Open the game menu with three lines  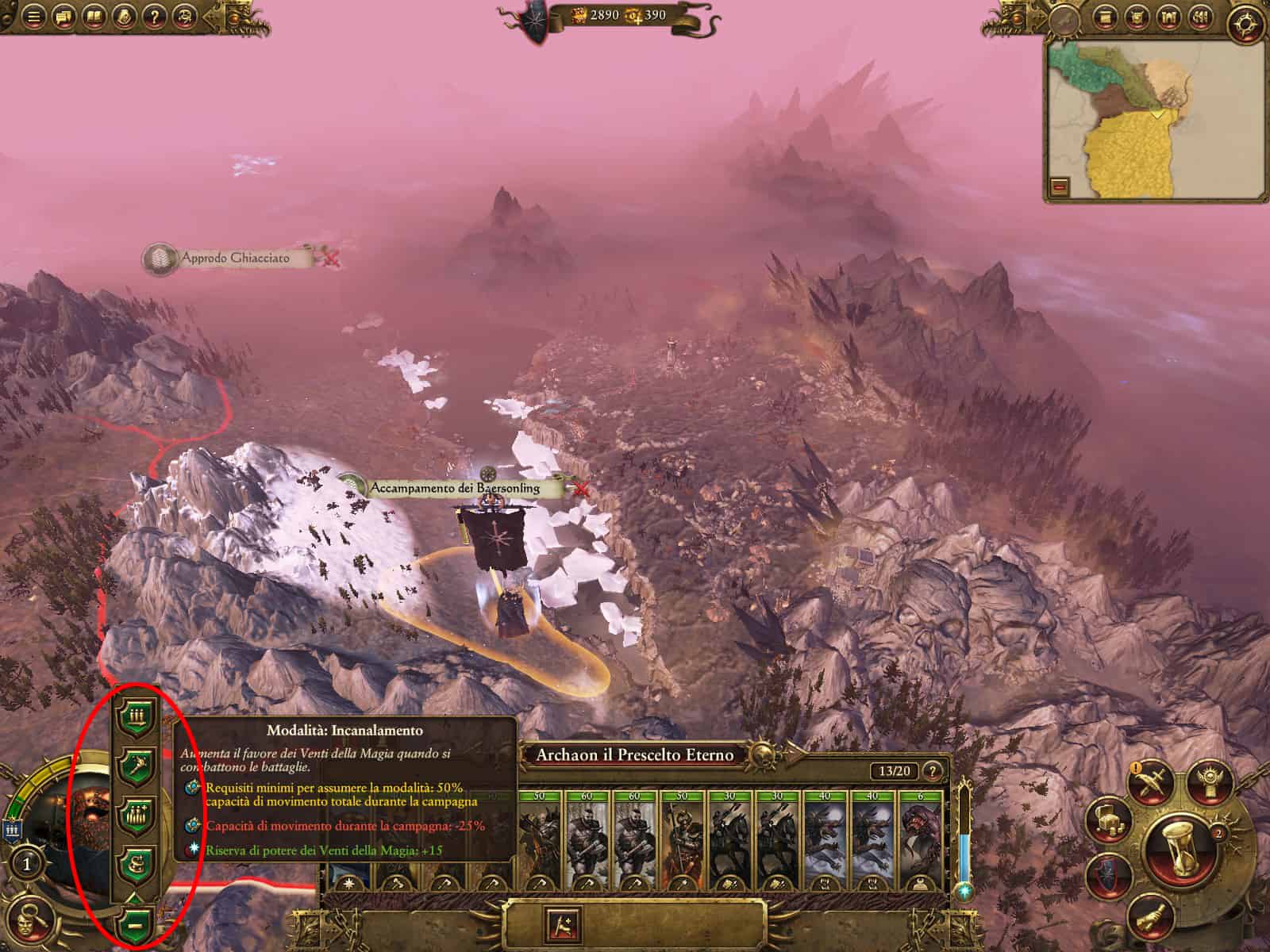point(34,16)
